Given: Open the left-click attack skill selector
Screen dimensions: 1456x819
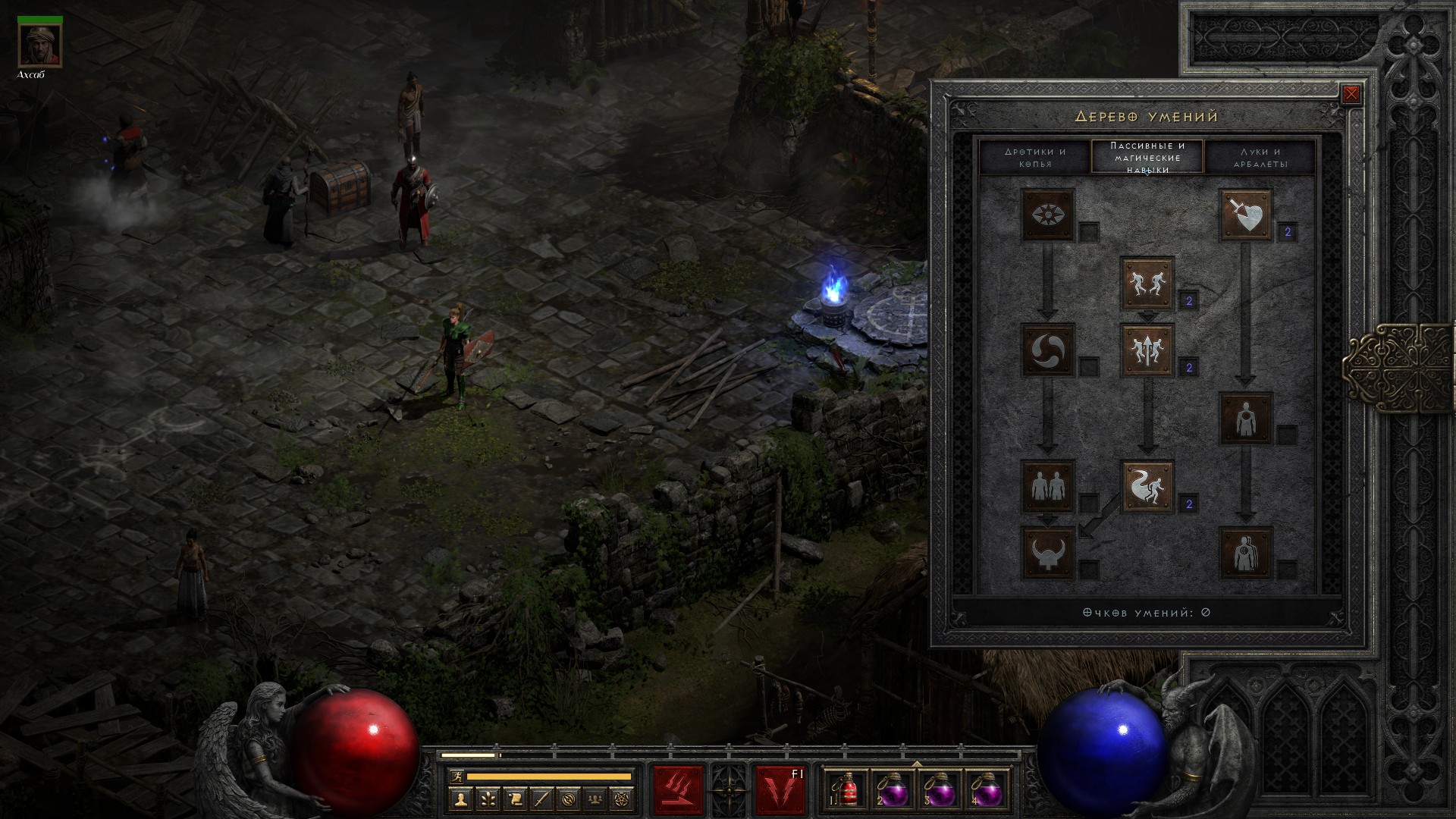Looking at the screenshot, I should (678, 789).
